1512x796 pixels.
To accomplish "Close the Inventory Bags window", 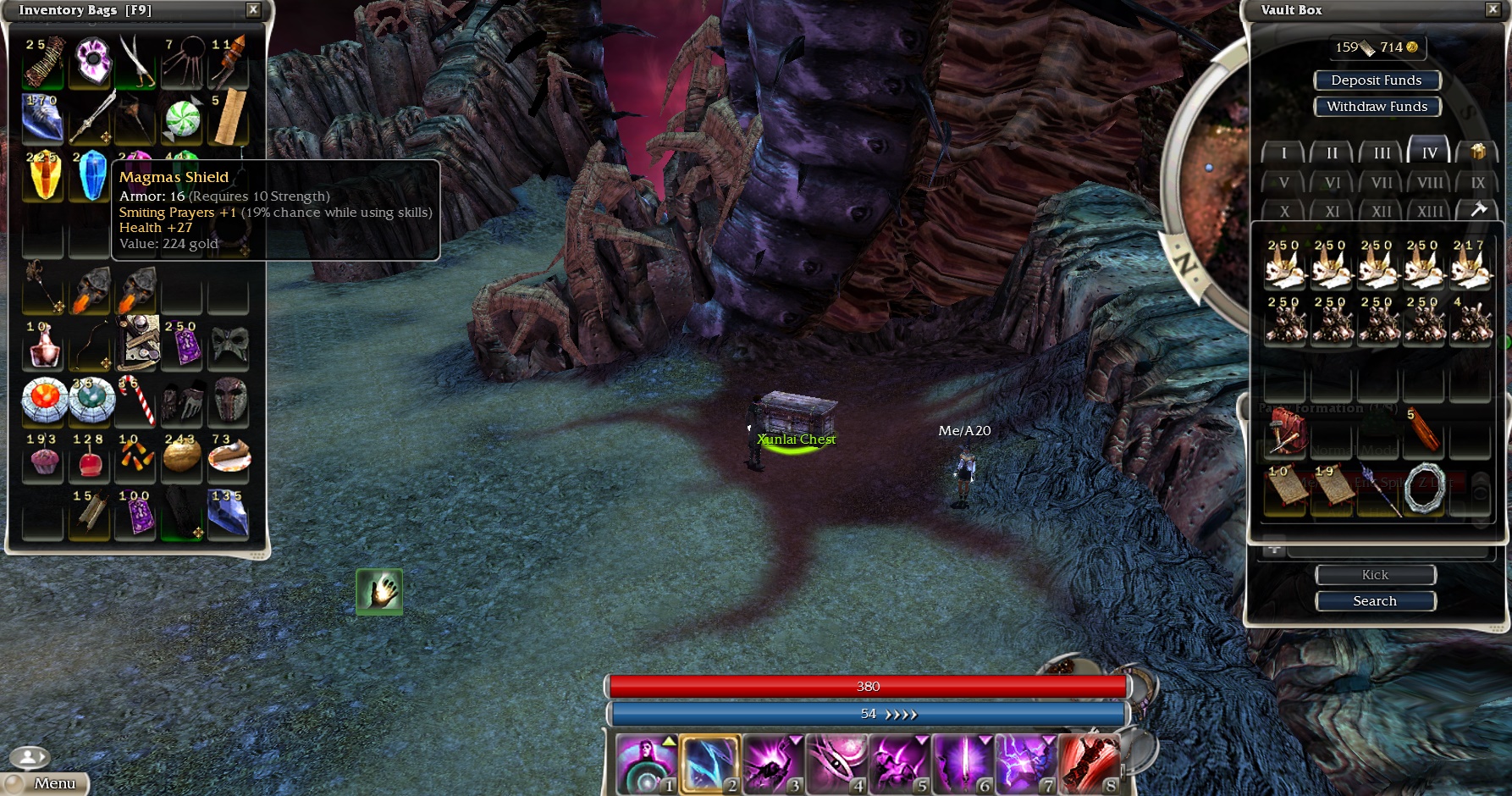I will (253, 9).
